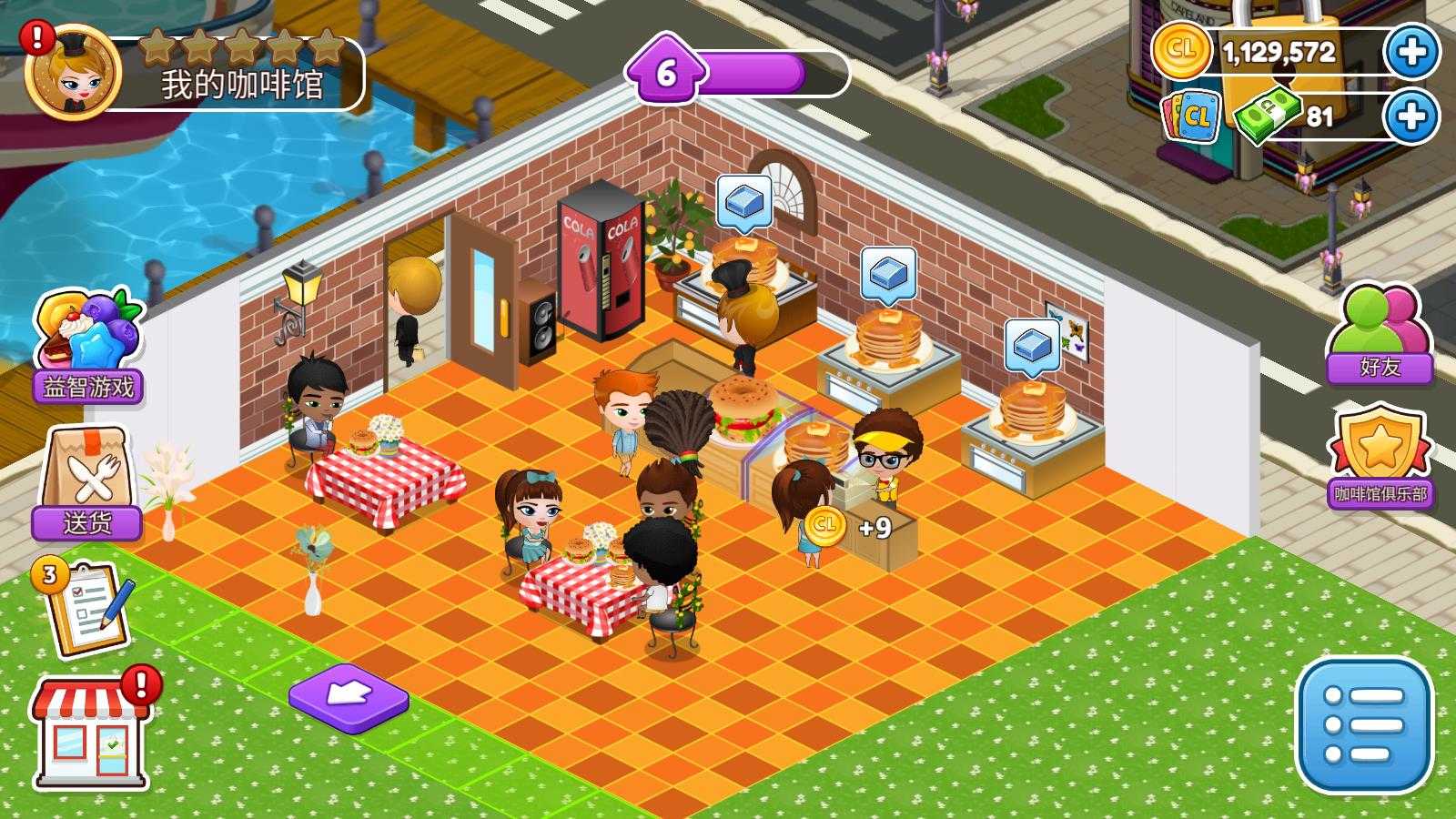Tap the purple arrow tile button
This screenshot has width=1456, height=819.
pyautogui.click(x=349, y=696)
